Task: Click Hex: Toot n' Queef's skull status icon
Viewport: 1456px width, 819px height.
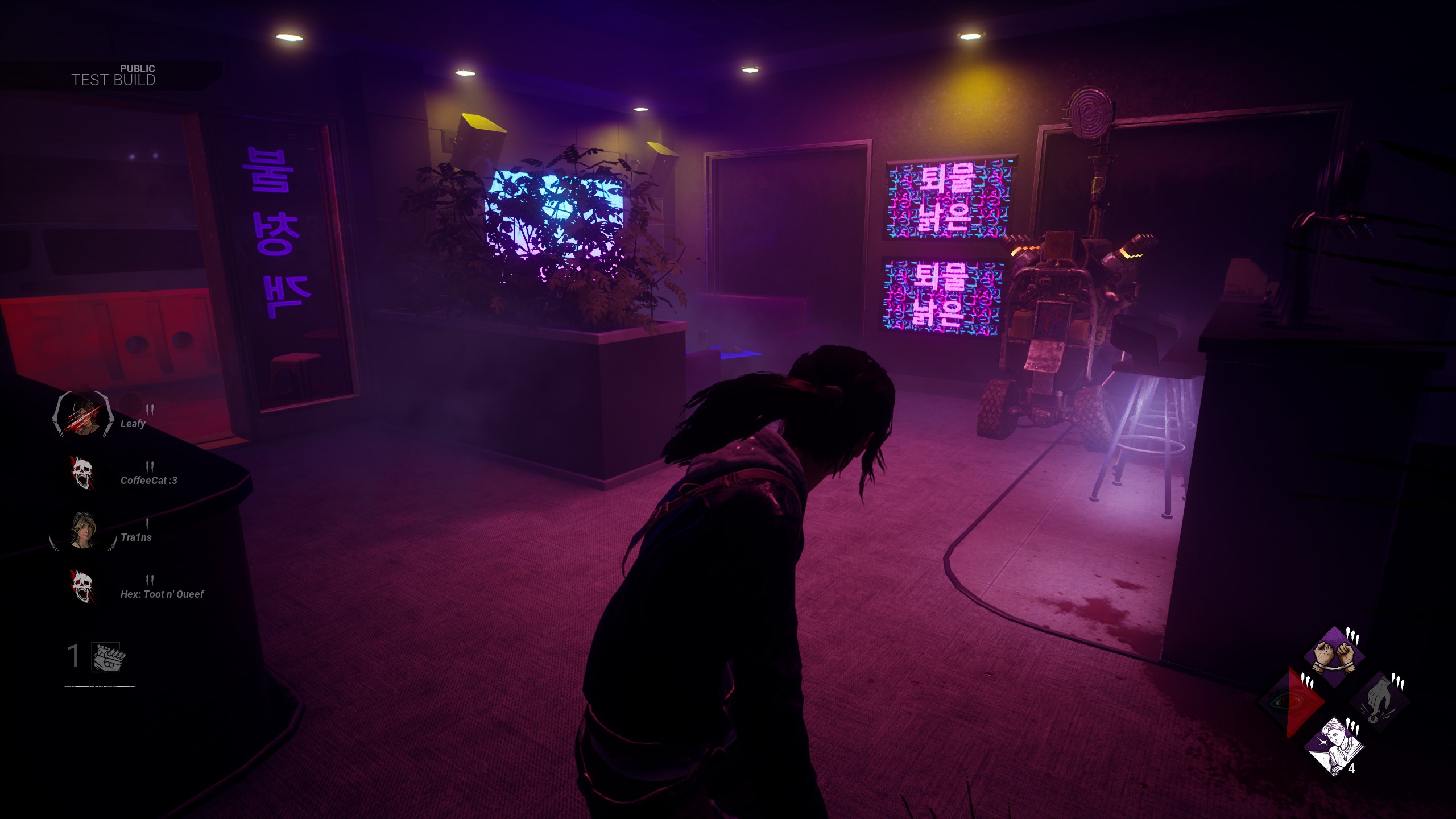Action: coord(82,587)
